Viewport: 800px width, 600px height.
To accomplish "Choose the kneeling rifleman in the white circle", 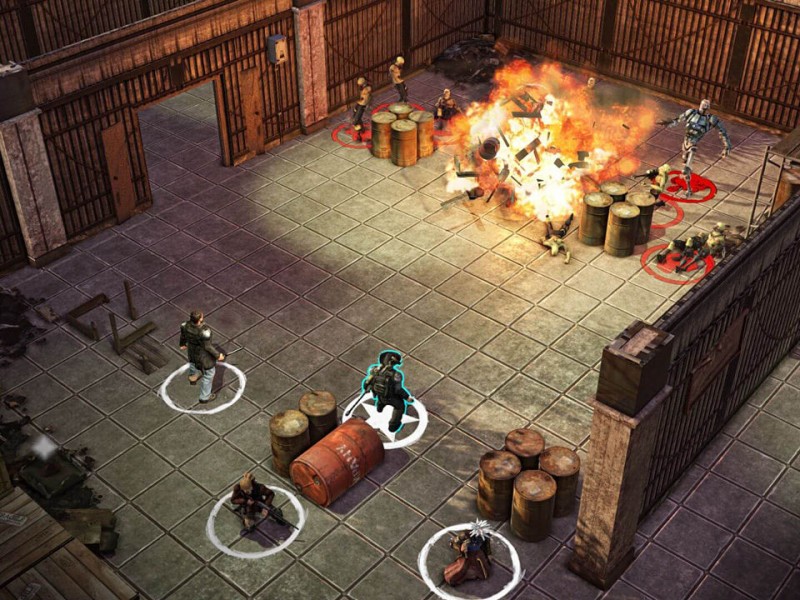I will (x=253, y=503).
